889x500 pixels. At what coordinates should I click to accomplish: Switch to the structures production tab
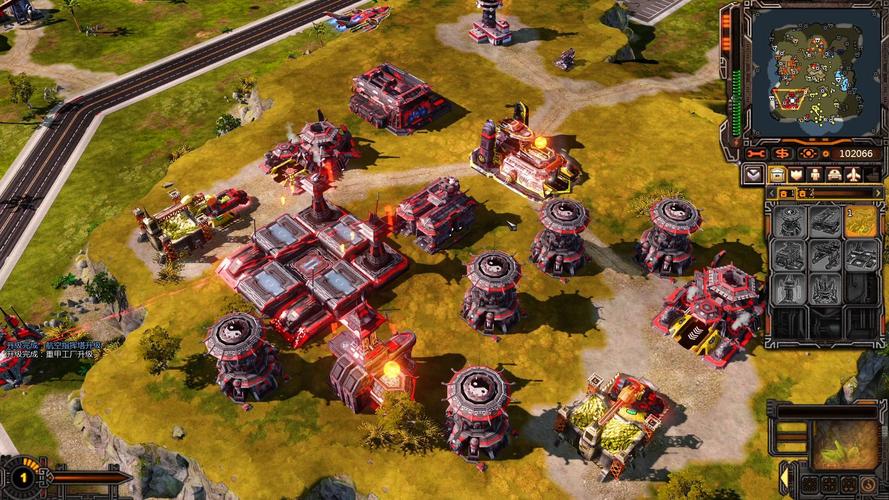point(777,174)
